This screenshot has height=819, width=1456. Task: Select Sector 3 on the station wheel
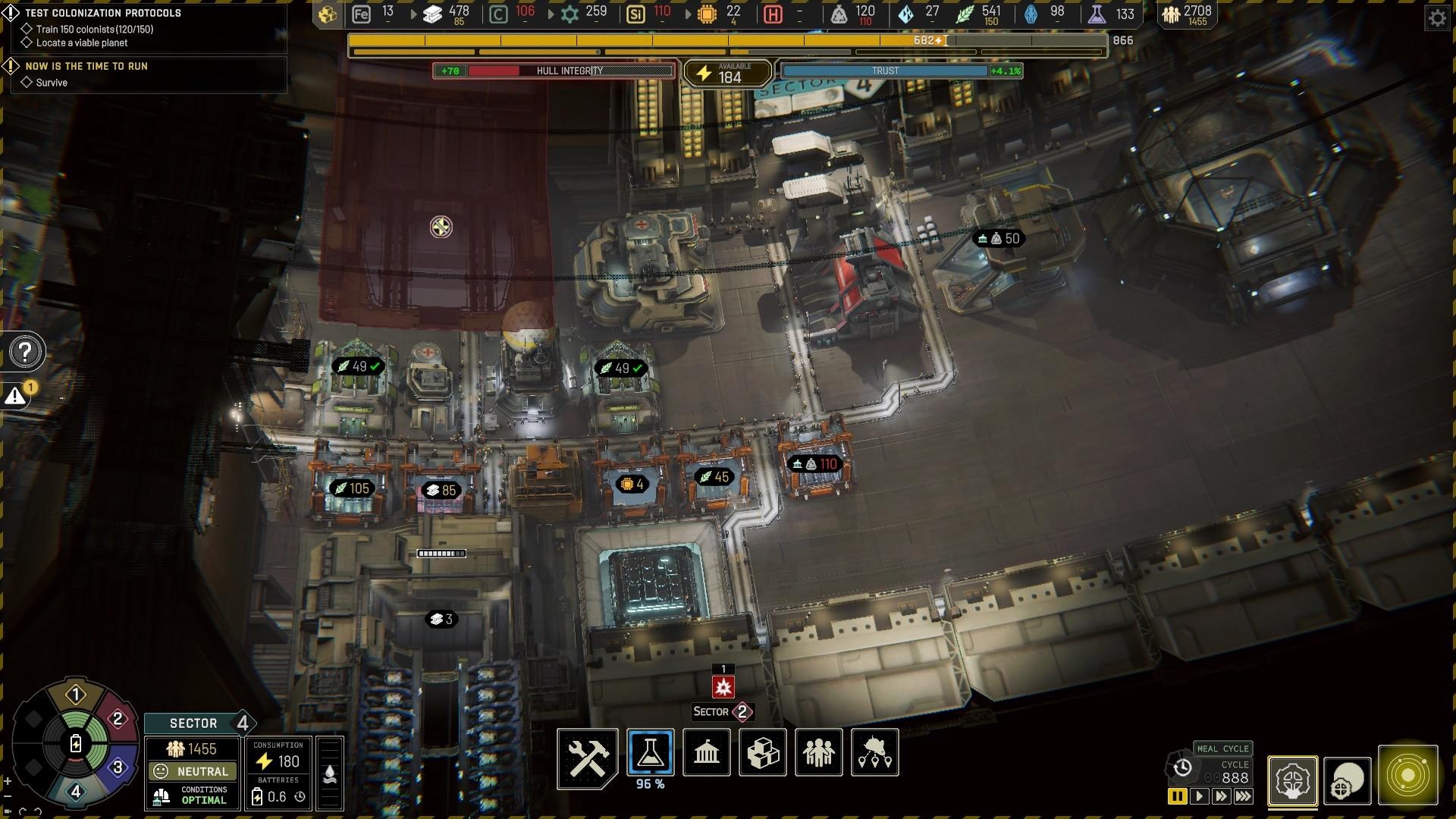tap(118, 767)
